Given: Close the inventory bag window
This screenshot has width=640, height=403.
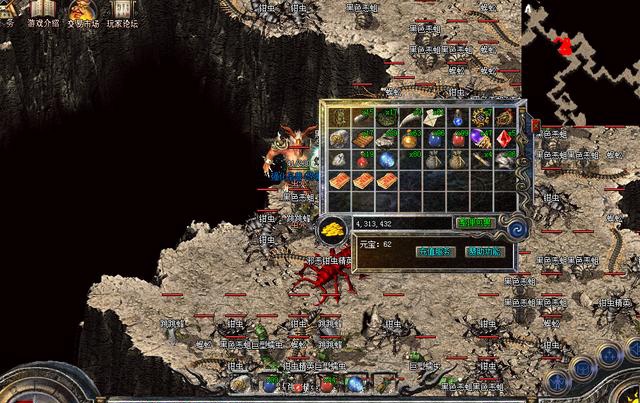Looking at the screenshot, I should tap(535, 127).
